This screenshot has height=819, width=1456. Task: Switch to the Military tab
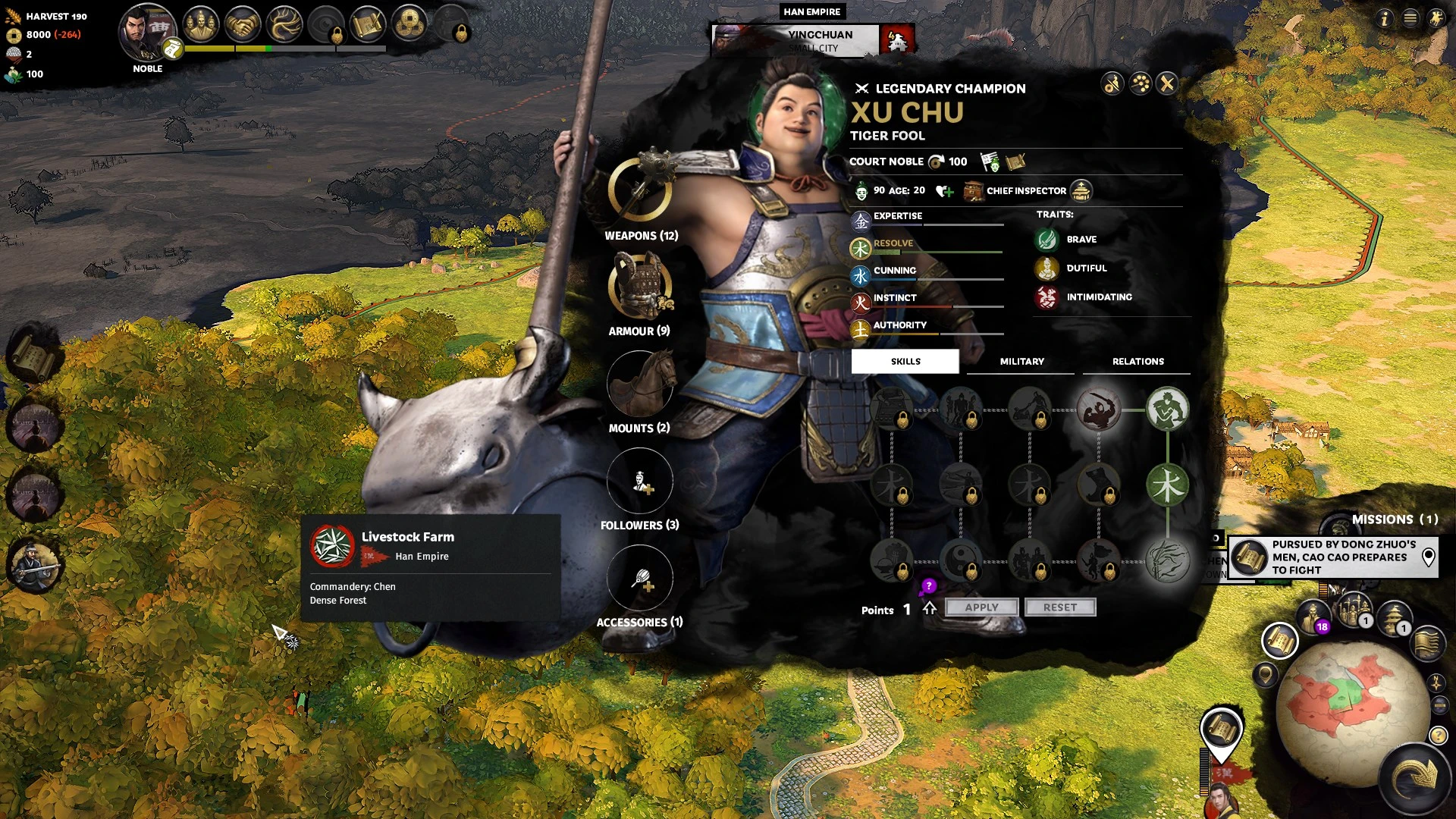coord(1021,362)
